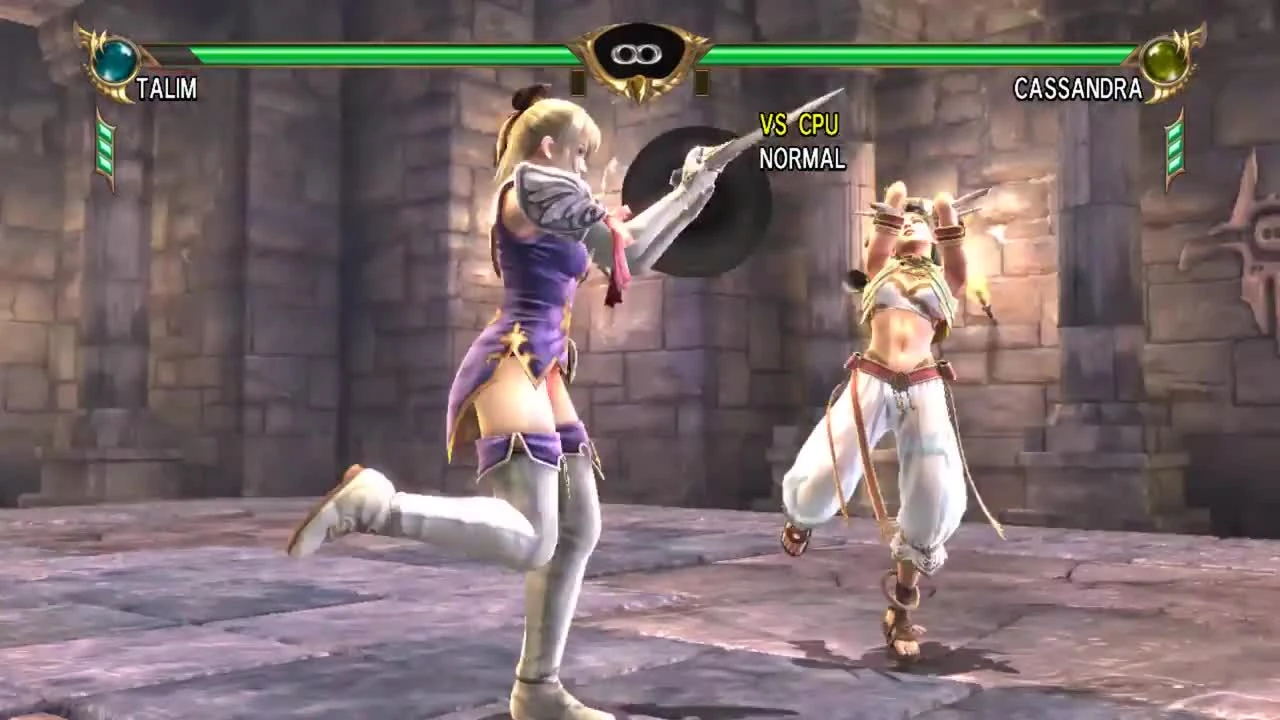Open the NORMAL difficulty selector
The width and height of the screenshot is (1280, 720).
click(800, 157)
